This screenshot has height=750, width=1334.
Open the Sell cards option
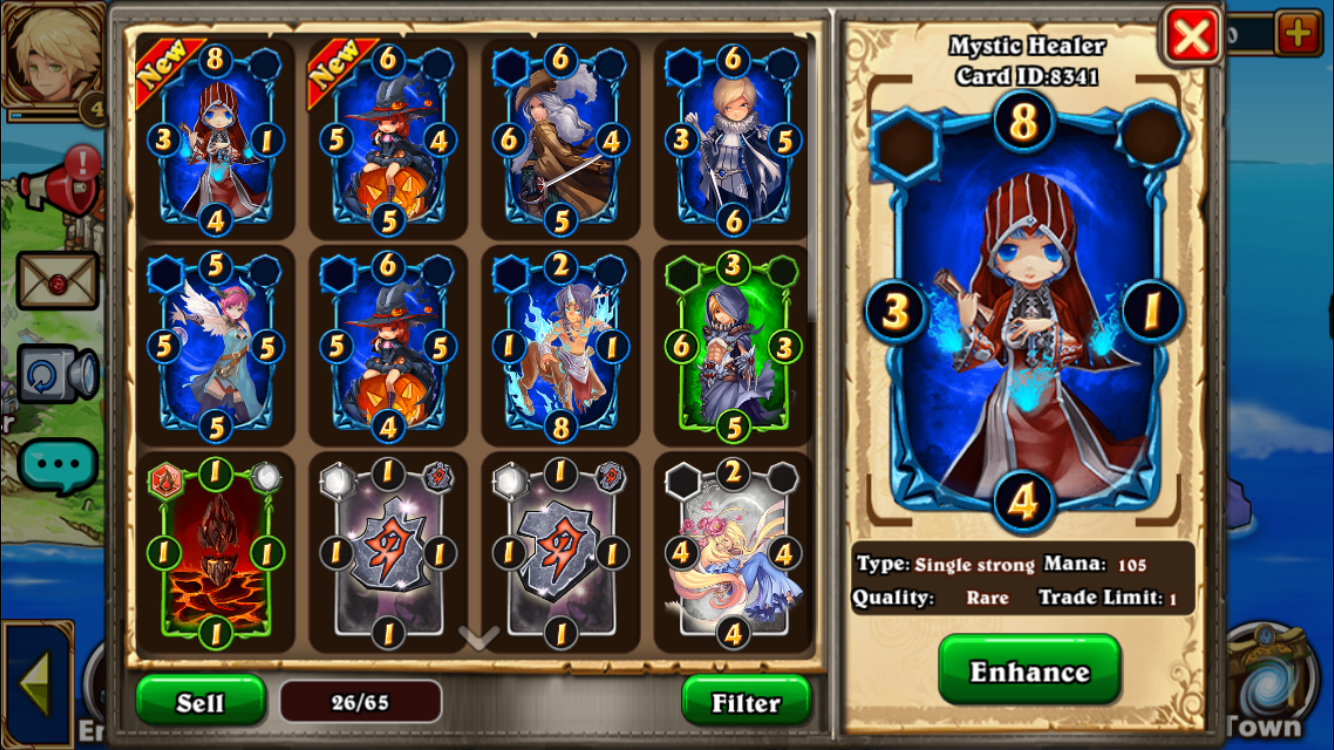pos(200,701)
